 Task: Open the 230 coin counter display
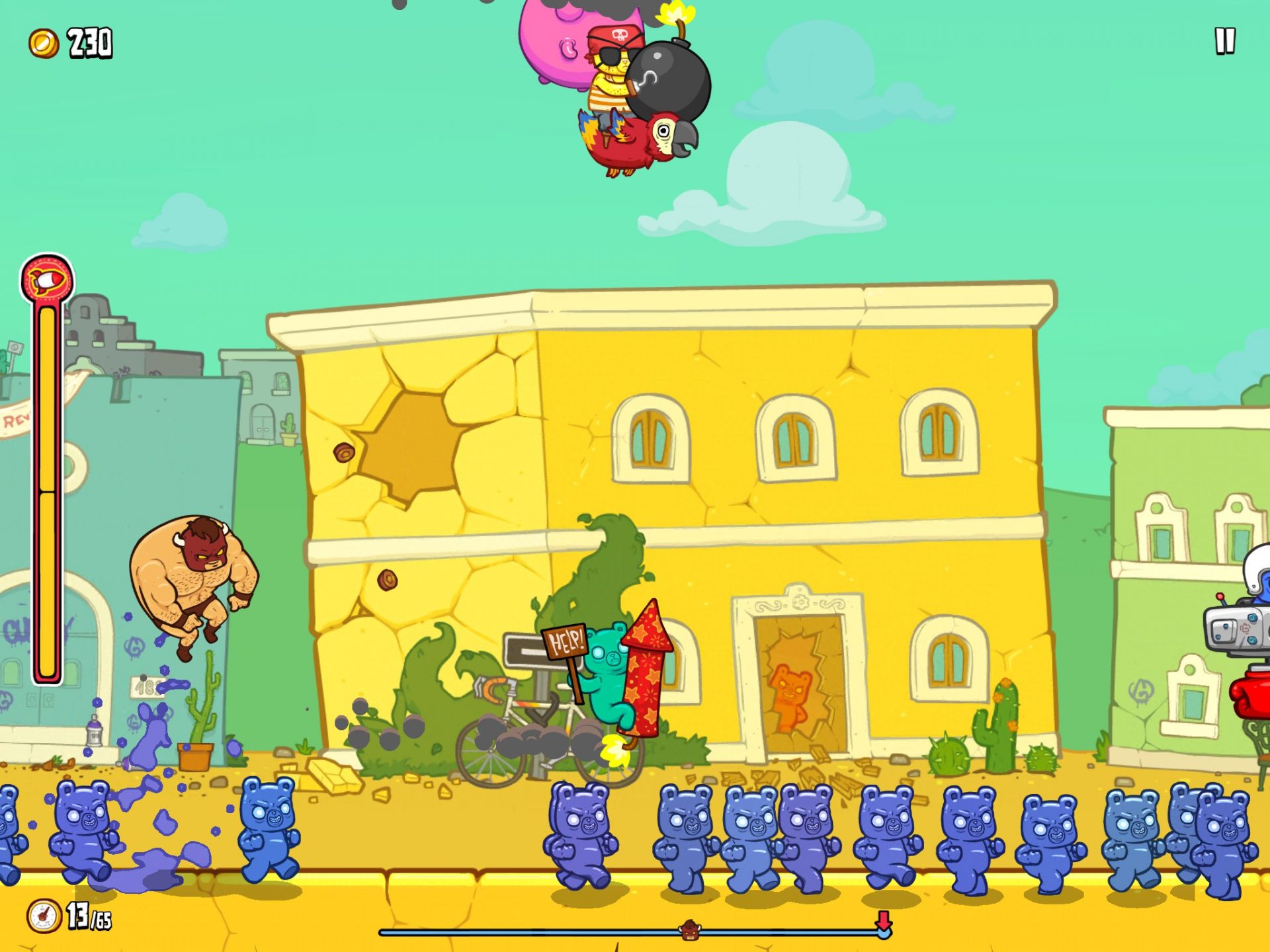point(91,42)
